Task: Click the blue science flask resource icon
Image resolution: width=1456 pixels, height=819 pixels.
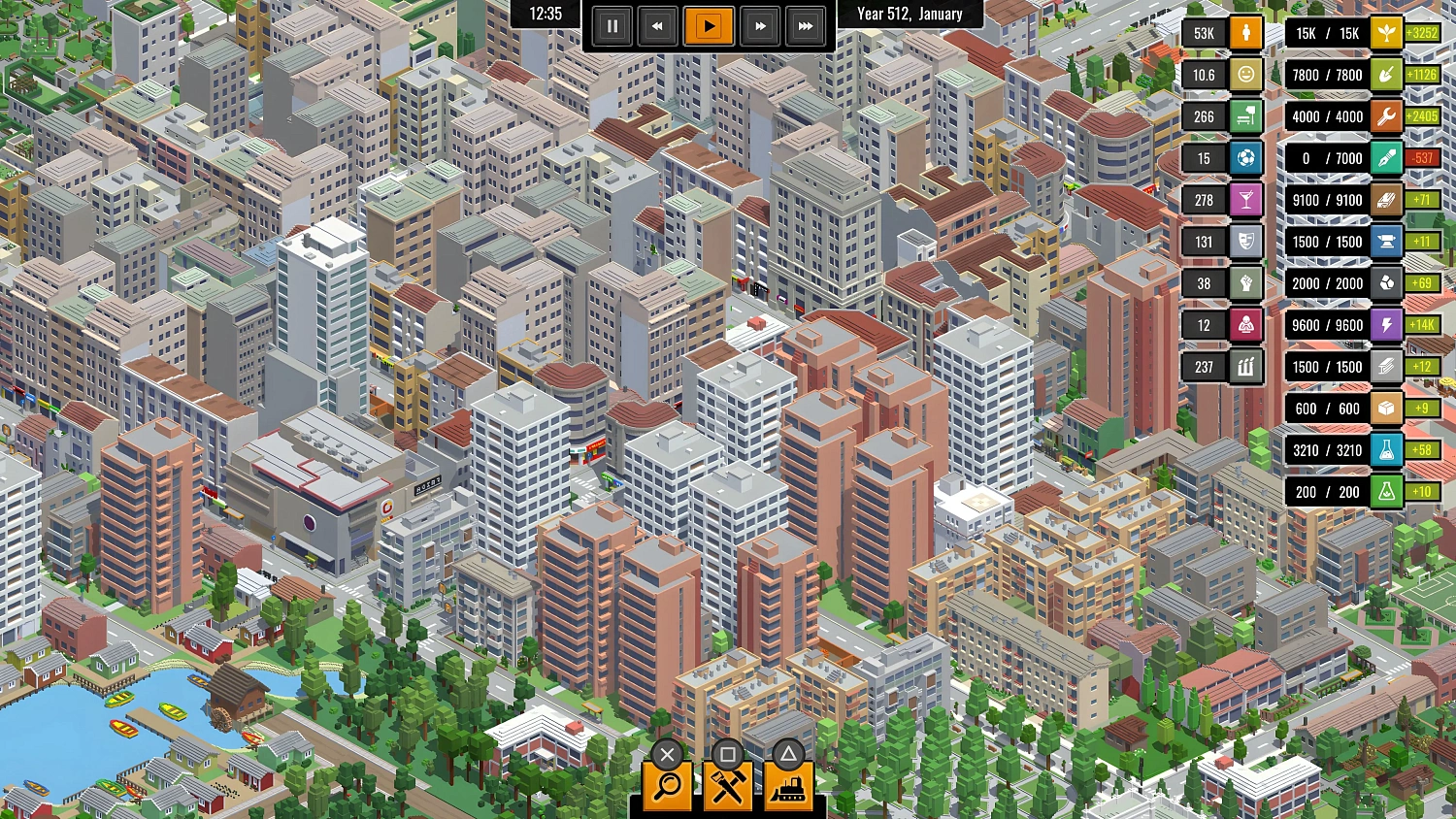Action: click(x=1386, y=450)
